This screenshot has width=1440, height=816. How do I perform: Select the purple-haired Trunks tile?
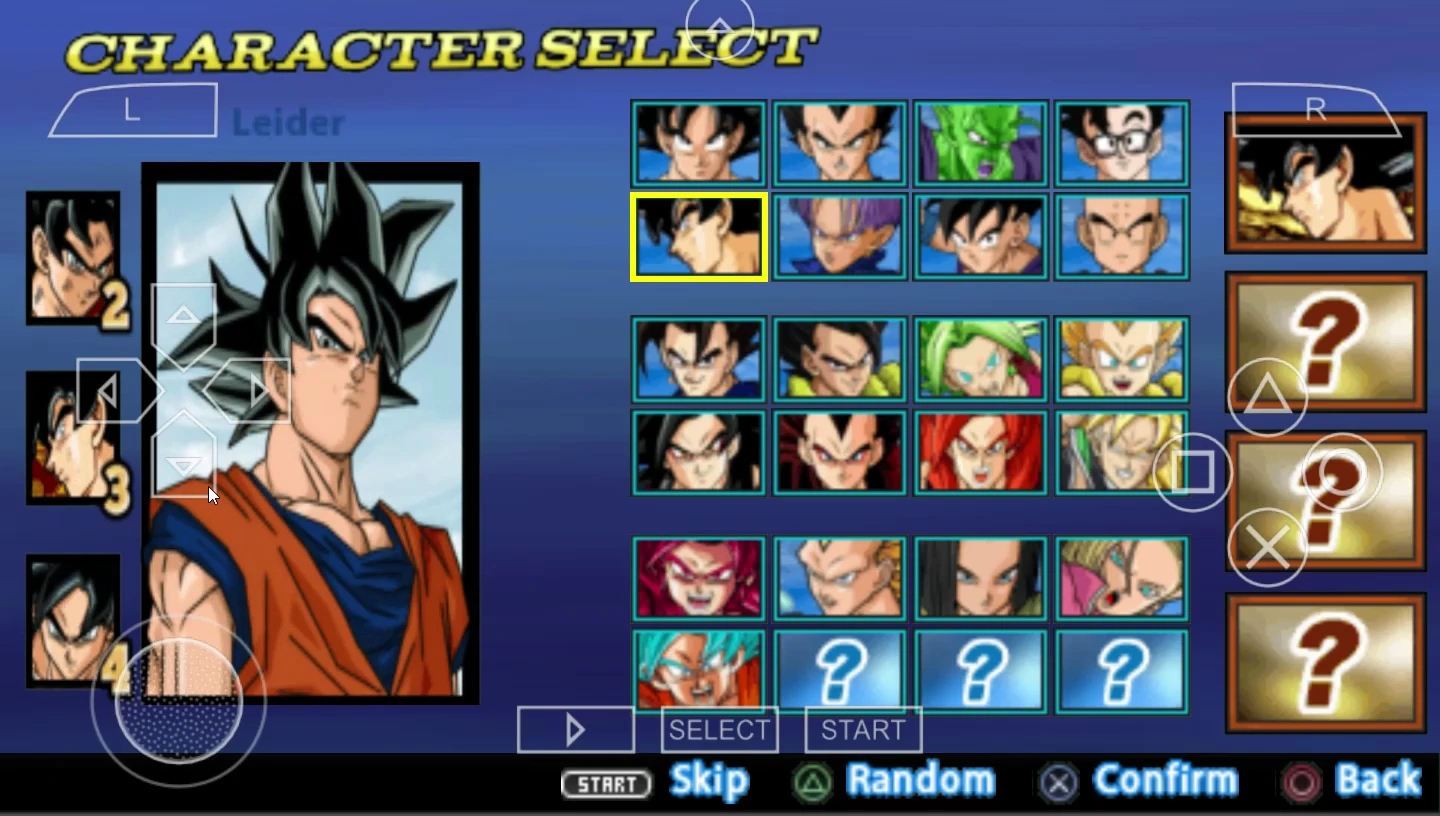pyautogui.click(x=839, y=237)
